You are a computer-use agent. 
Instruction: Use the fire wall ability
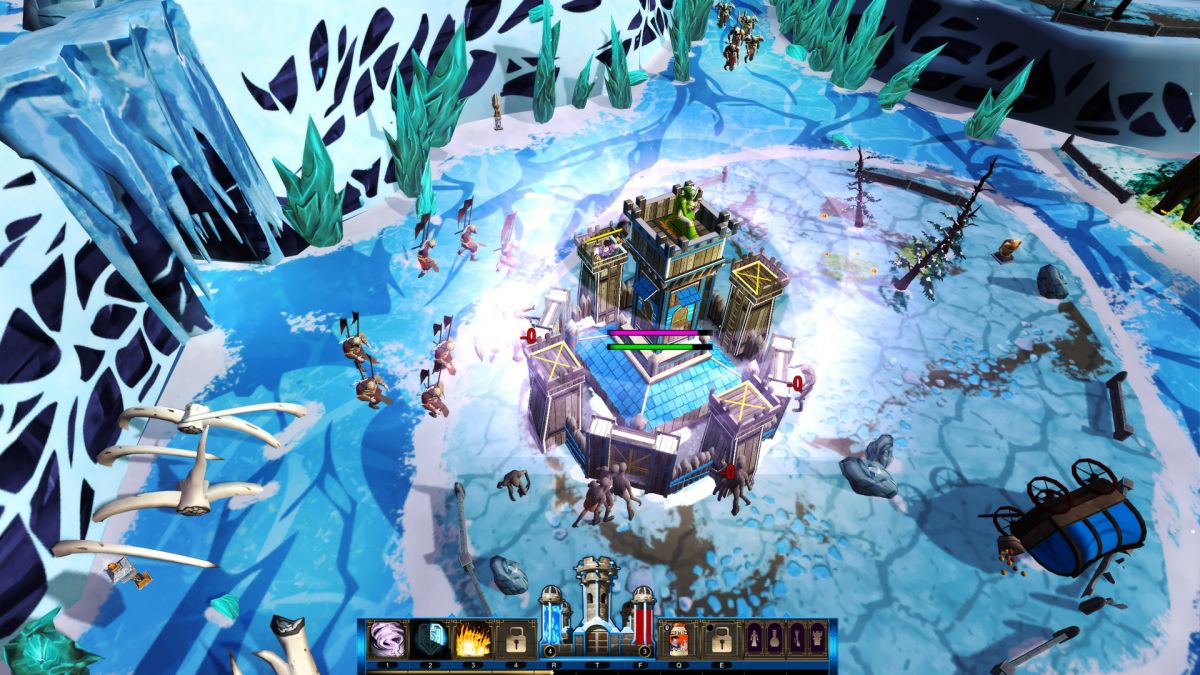pos(472,638)
